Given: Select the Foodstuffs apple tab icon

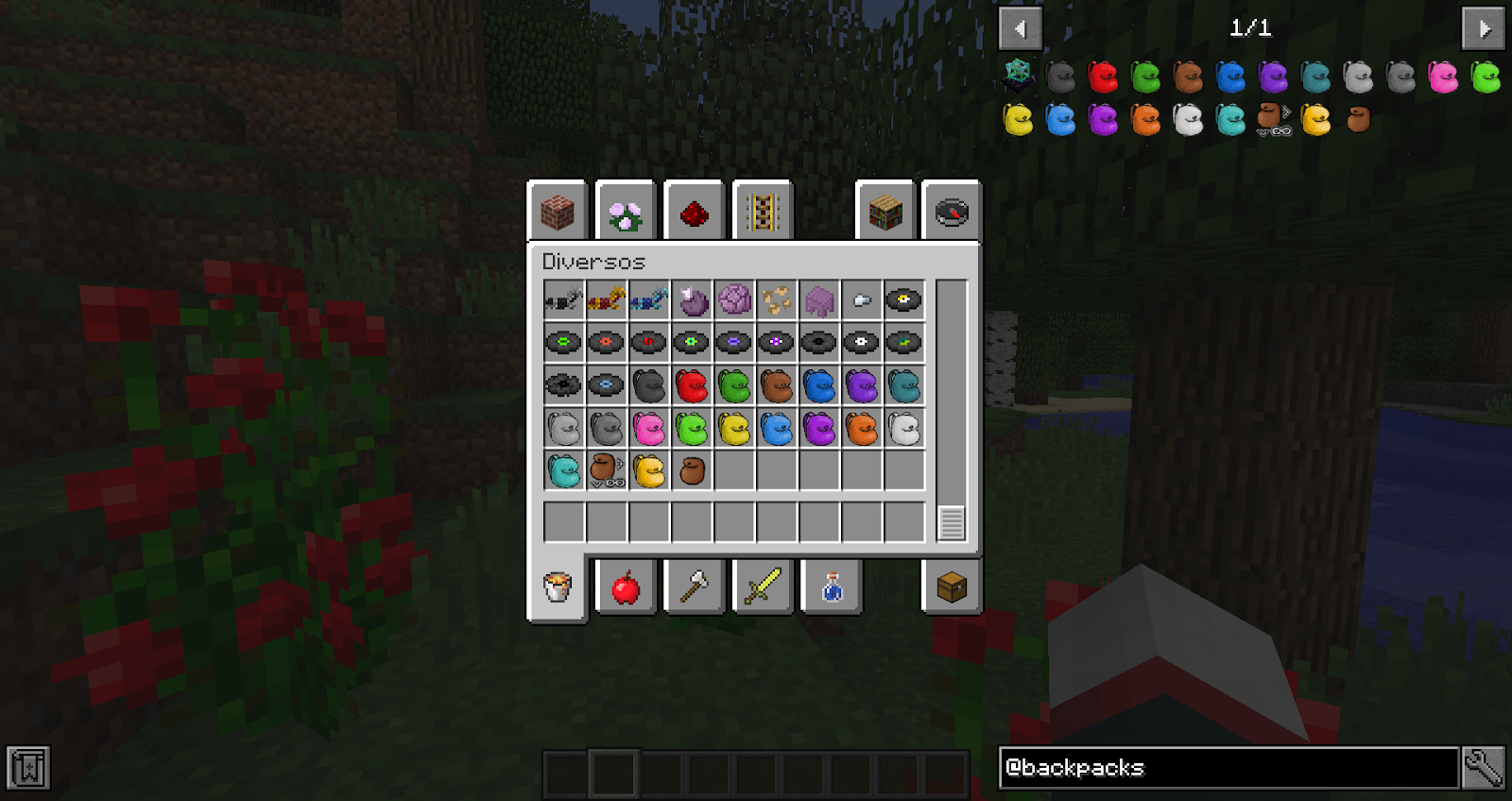Looking at the screenshot, I should tap(627, 586).
